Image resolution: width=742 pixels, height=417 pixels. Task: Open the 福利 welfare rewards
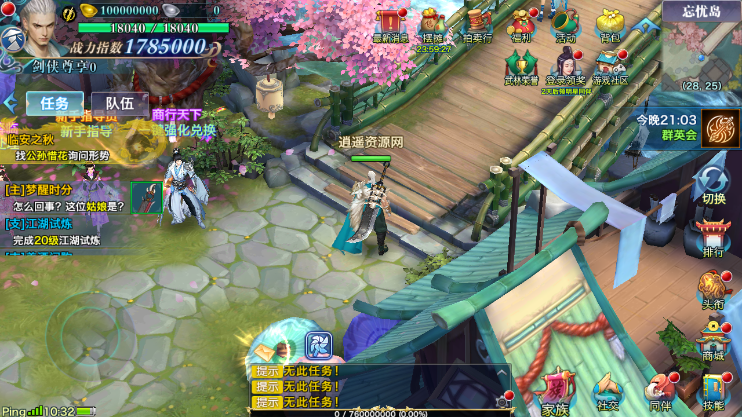tap(521, 23)
